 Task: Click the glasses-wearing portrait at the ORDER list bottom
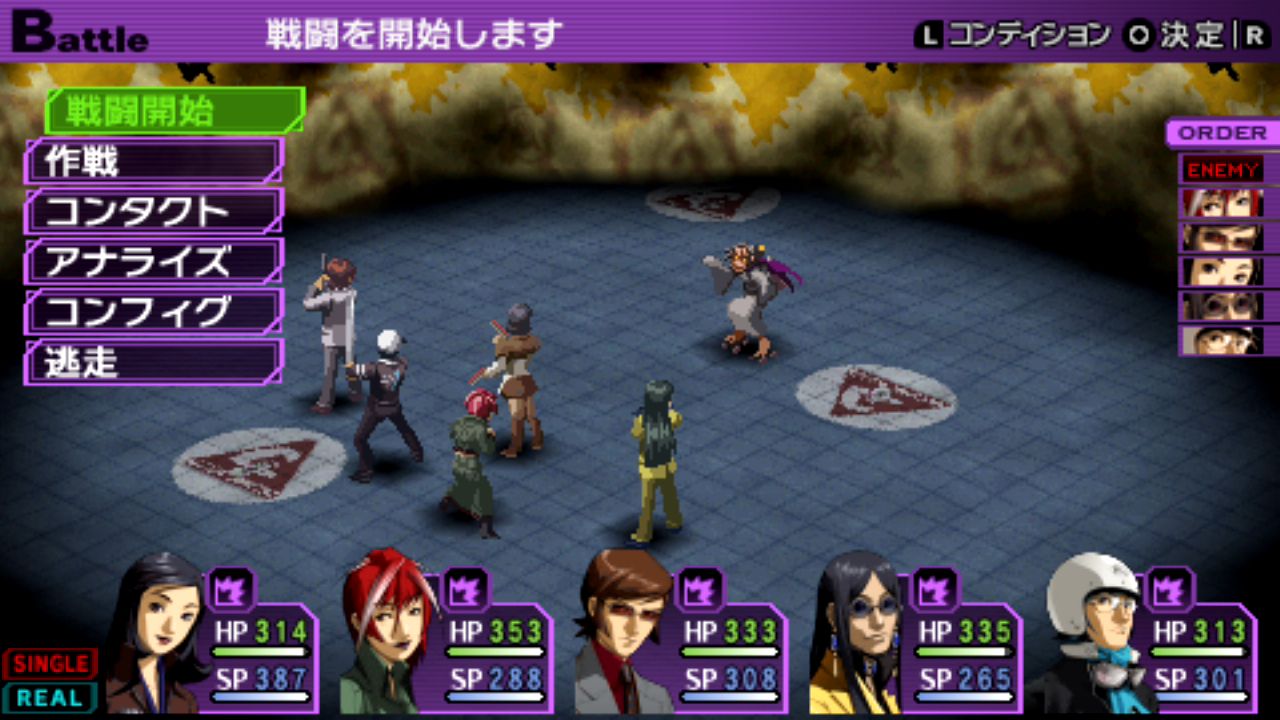pos(1220,340)
